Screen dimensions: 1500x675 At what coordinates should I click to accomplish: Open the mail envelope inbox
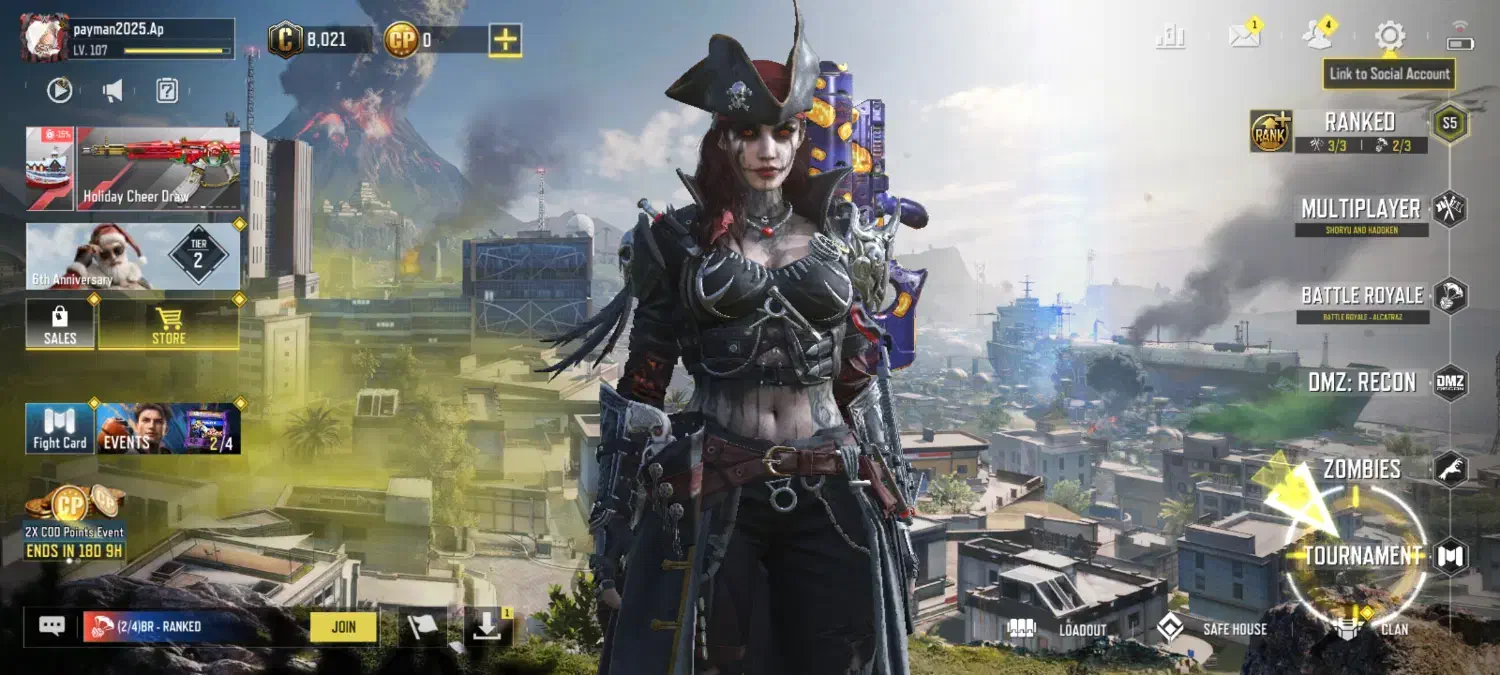1244,36
